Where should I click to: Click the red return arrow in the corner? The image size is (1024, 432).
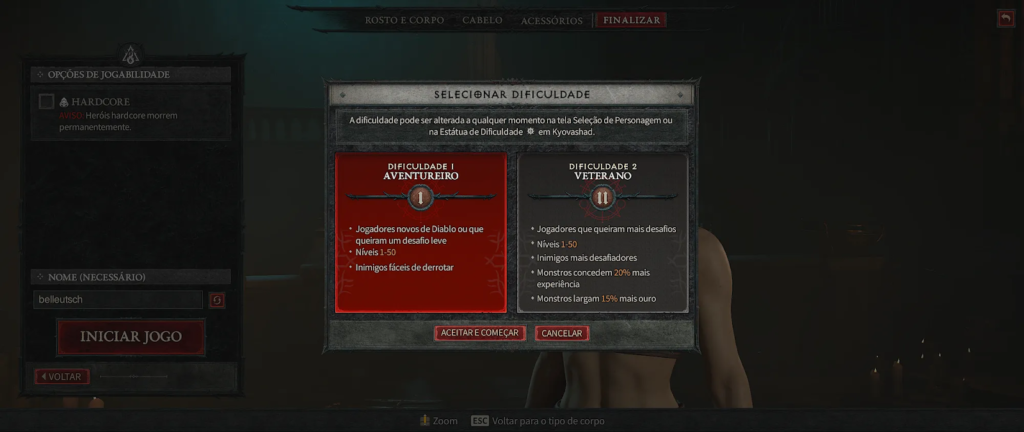click(x=1005, y=18)
